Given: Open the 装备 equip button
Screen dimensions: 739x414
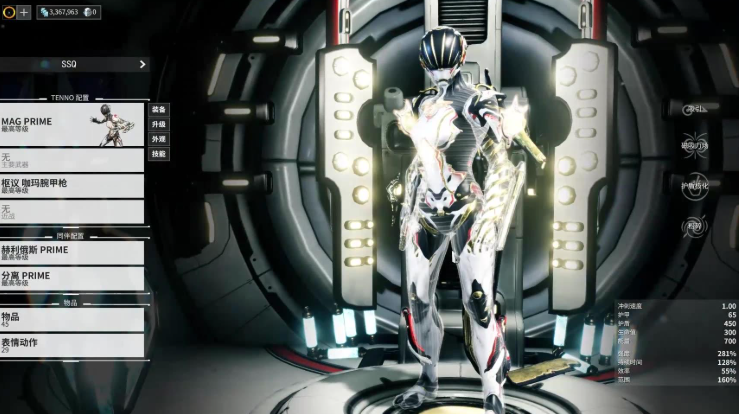Looking at the screenshot, I should [x=159, y=109].
